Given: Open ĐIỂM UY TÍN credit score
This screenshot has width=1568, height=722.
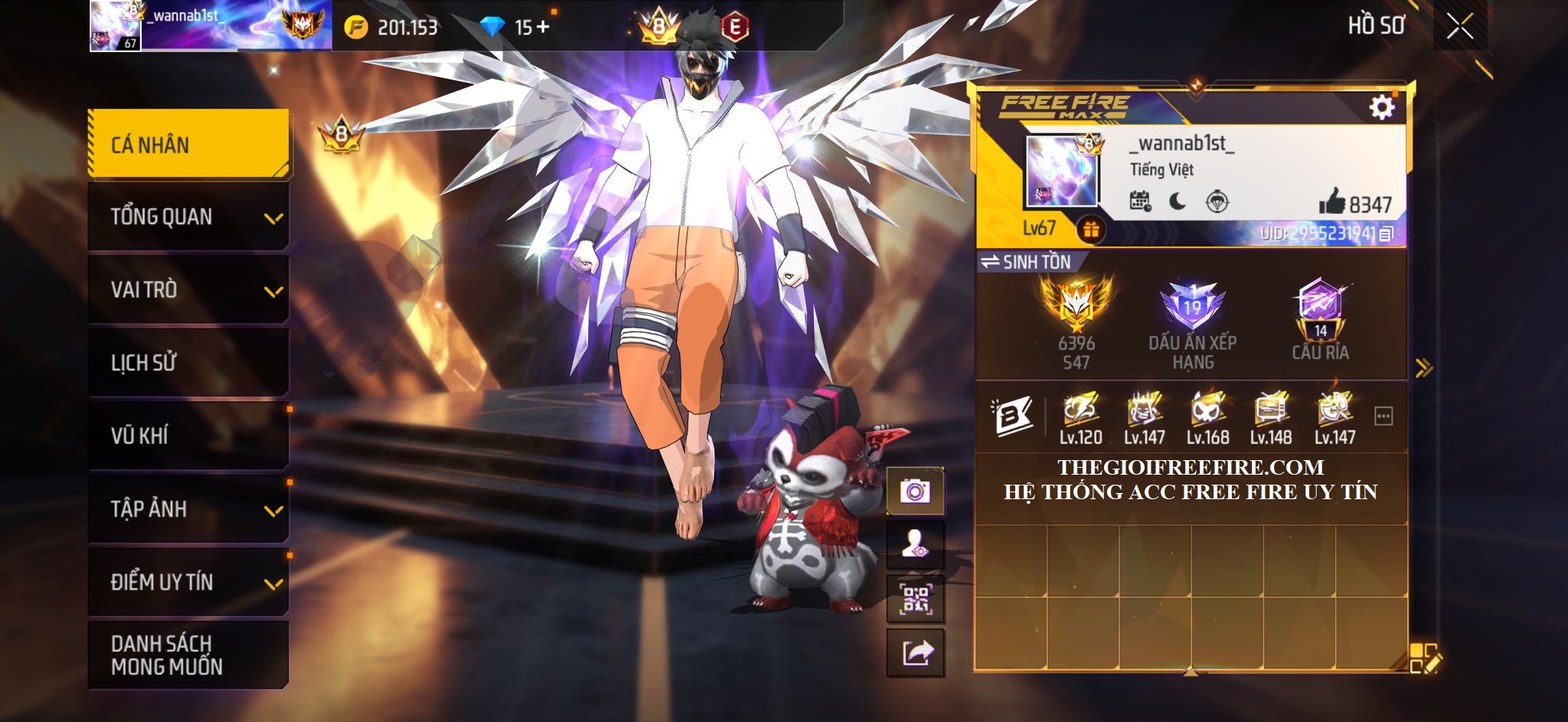Looking at the screenshot, I should coord(188,582).
